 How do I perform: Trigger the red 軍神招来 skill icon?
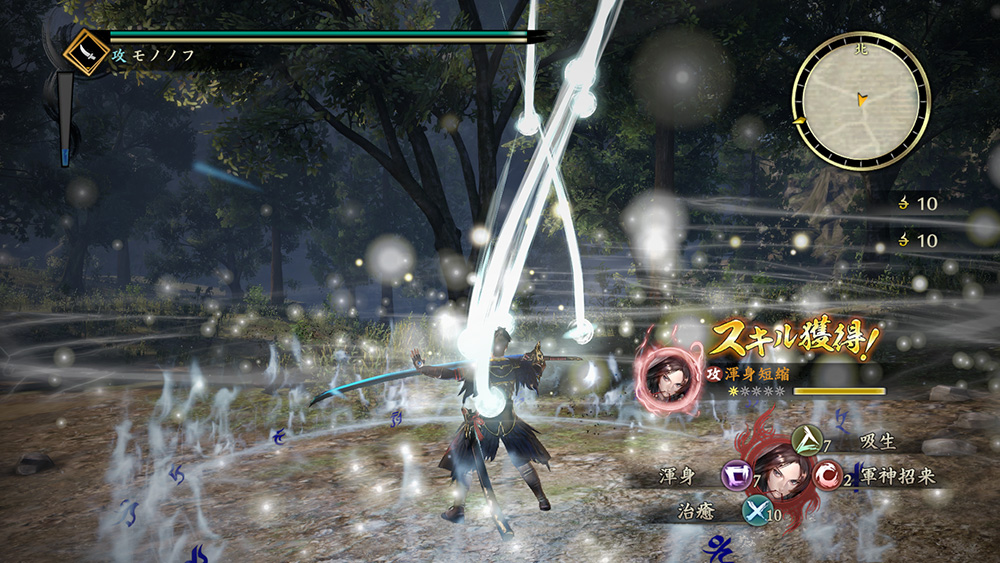pos(828,476)
